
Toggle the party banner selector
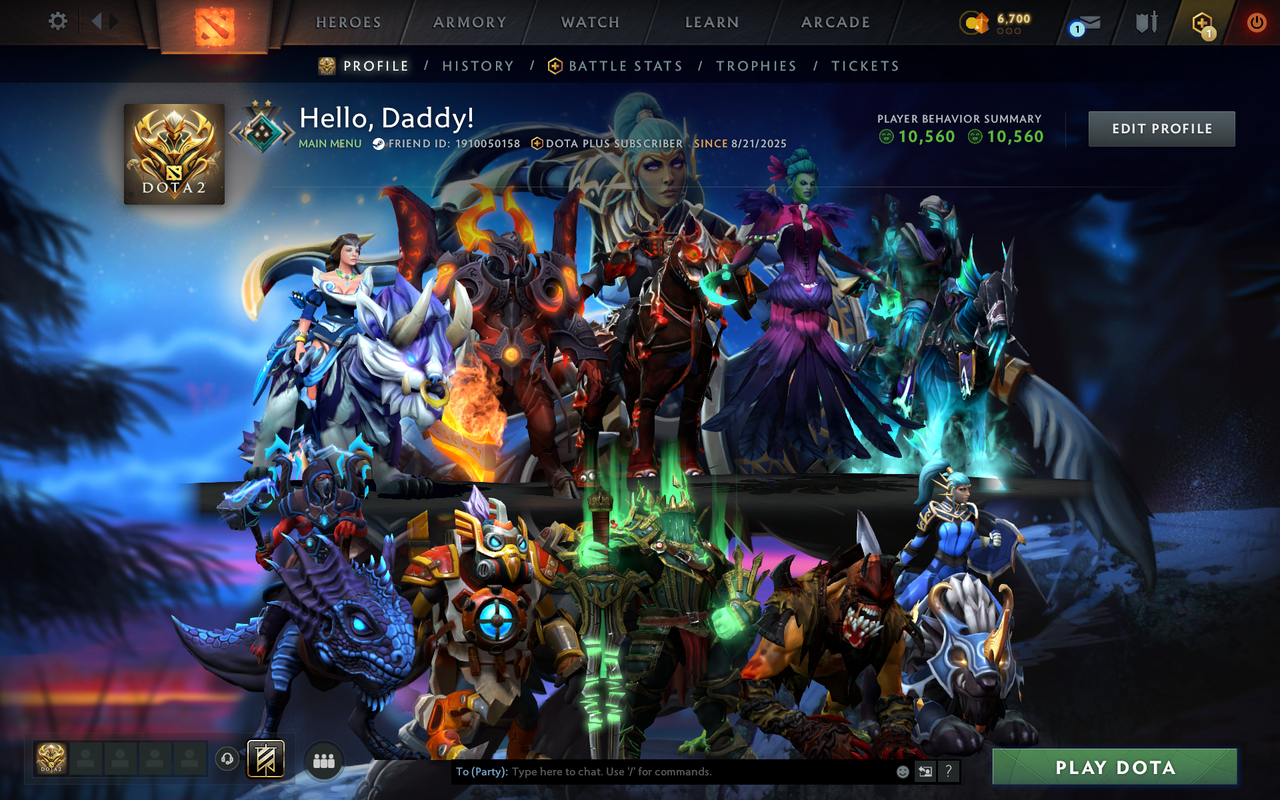266,760
